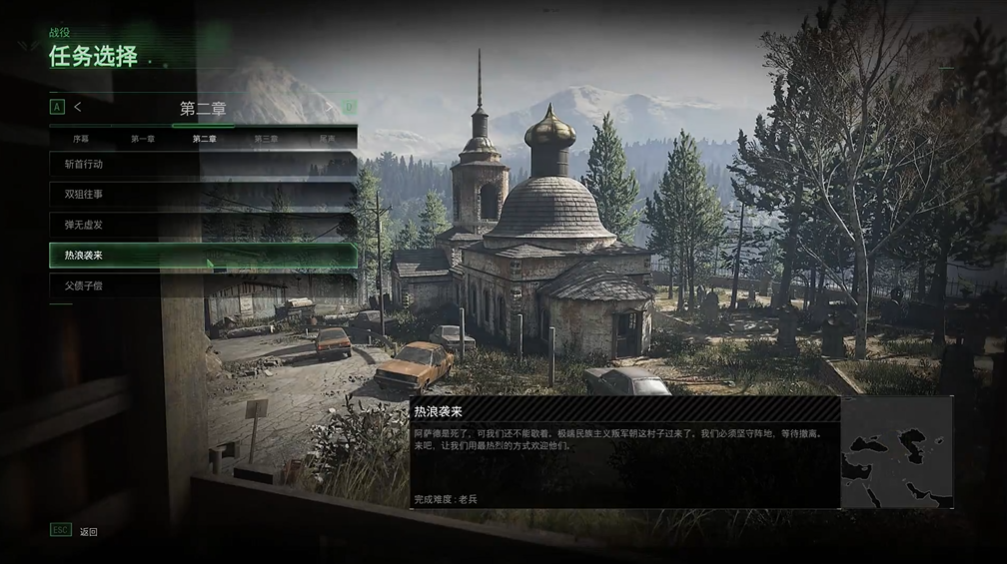The image size is (1007, 564).
Task: Switch to the 第一章 chapter tab
Action: (142, 138)
